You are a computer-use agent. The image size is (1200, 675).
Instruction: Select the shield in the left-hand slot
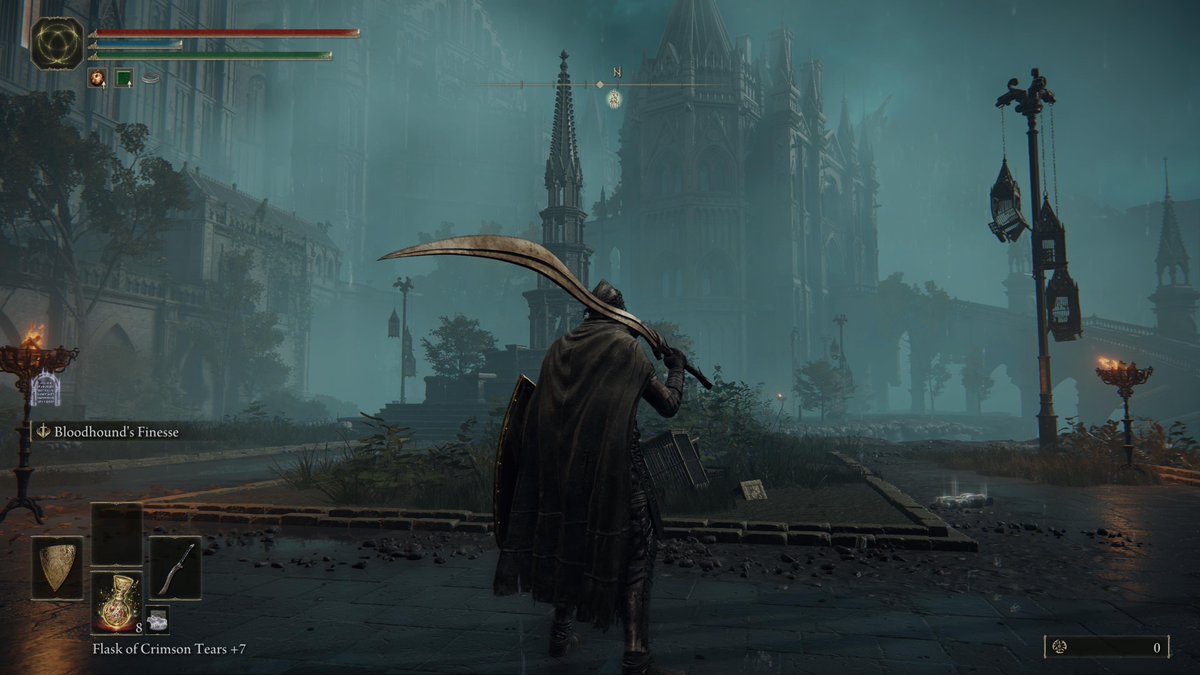[x=57, y=568]
